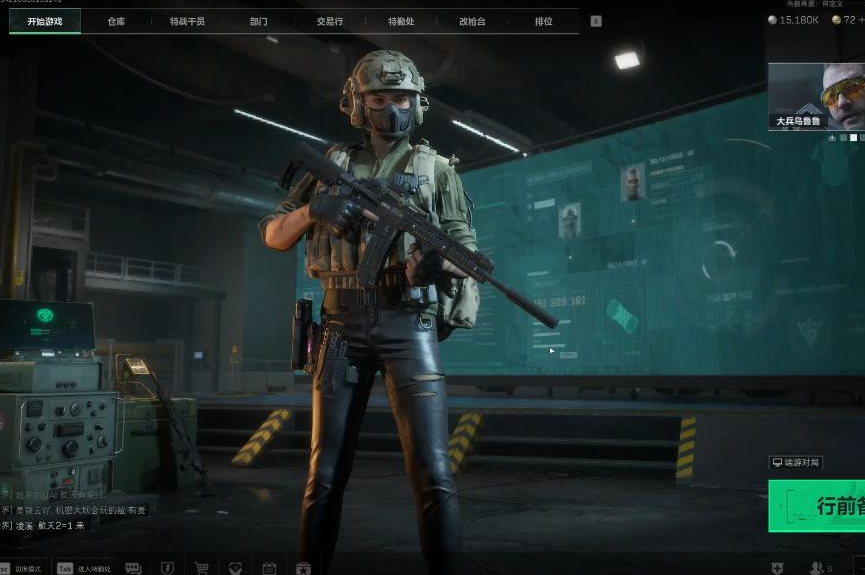
Task: Open the starred box icon
Action: coord(303,568)
